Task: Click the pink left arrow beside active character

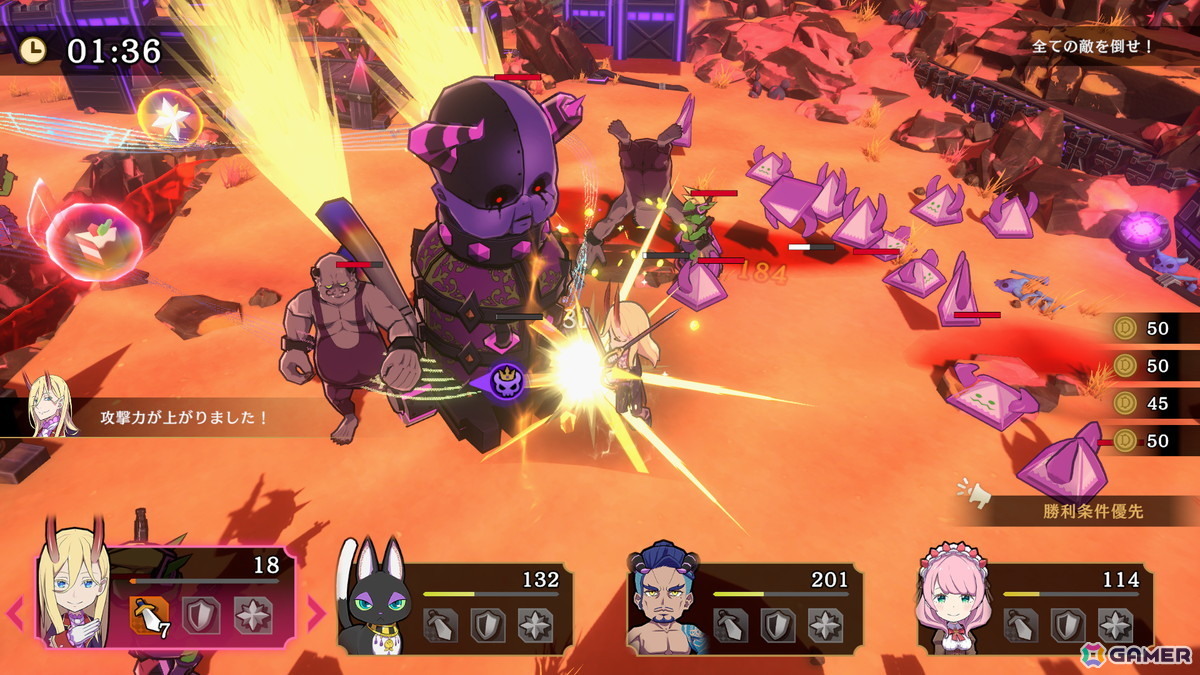Action: 17,613
